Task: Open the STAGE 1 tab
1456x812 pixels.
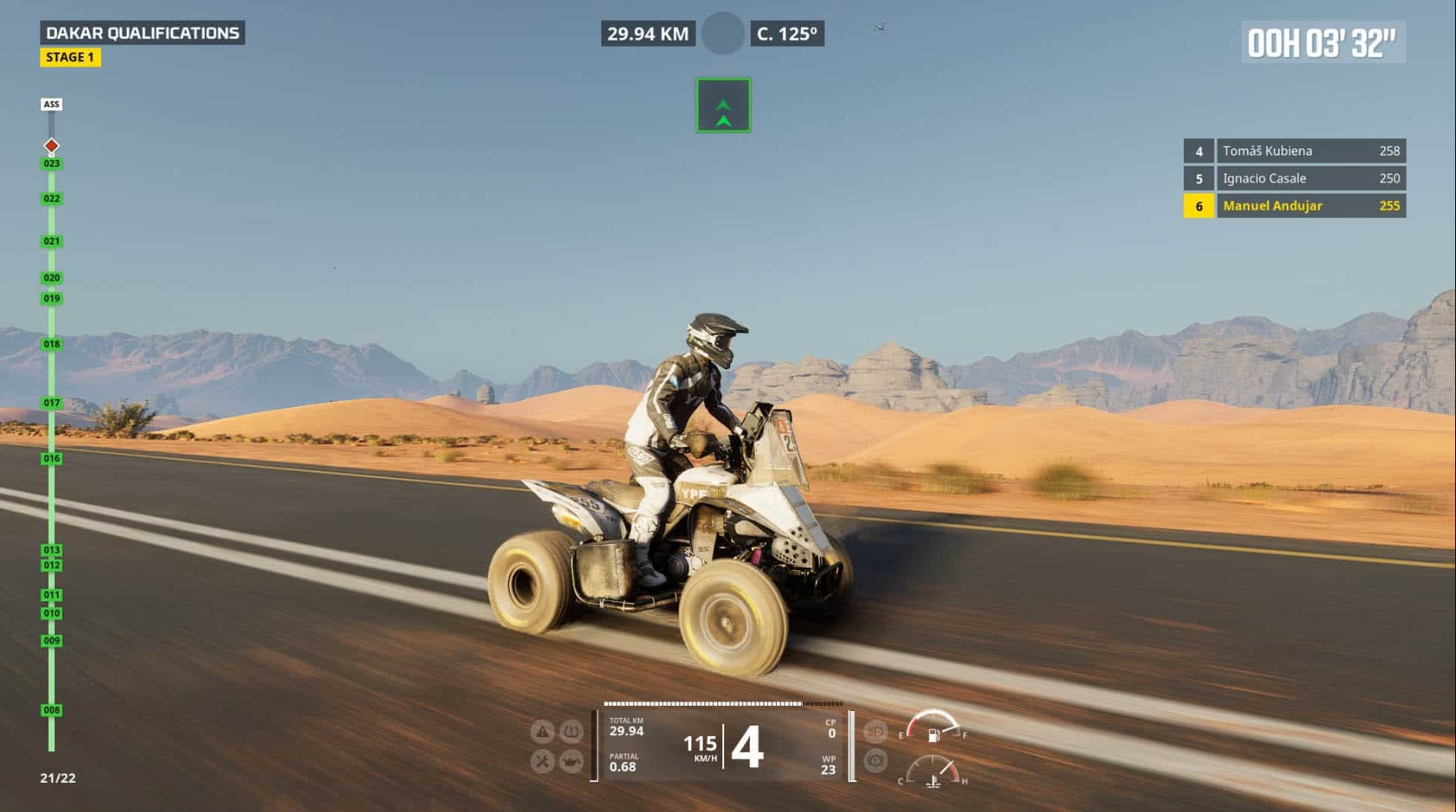Action: tap(71, 57)
